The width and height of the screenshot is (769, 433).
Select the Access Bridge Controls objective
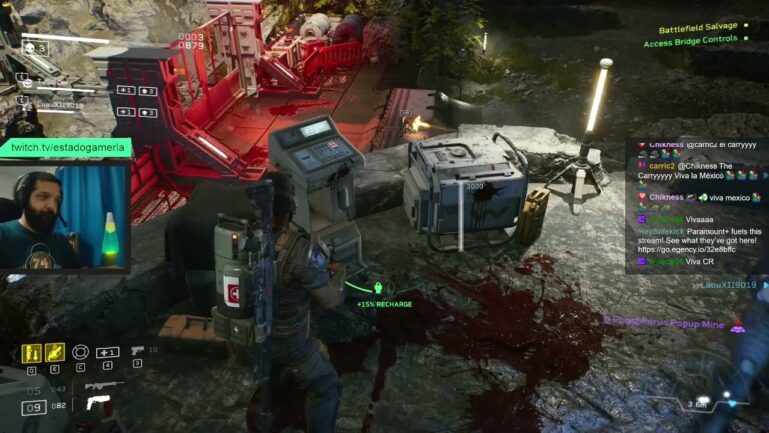click(x=690, y=42)
